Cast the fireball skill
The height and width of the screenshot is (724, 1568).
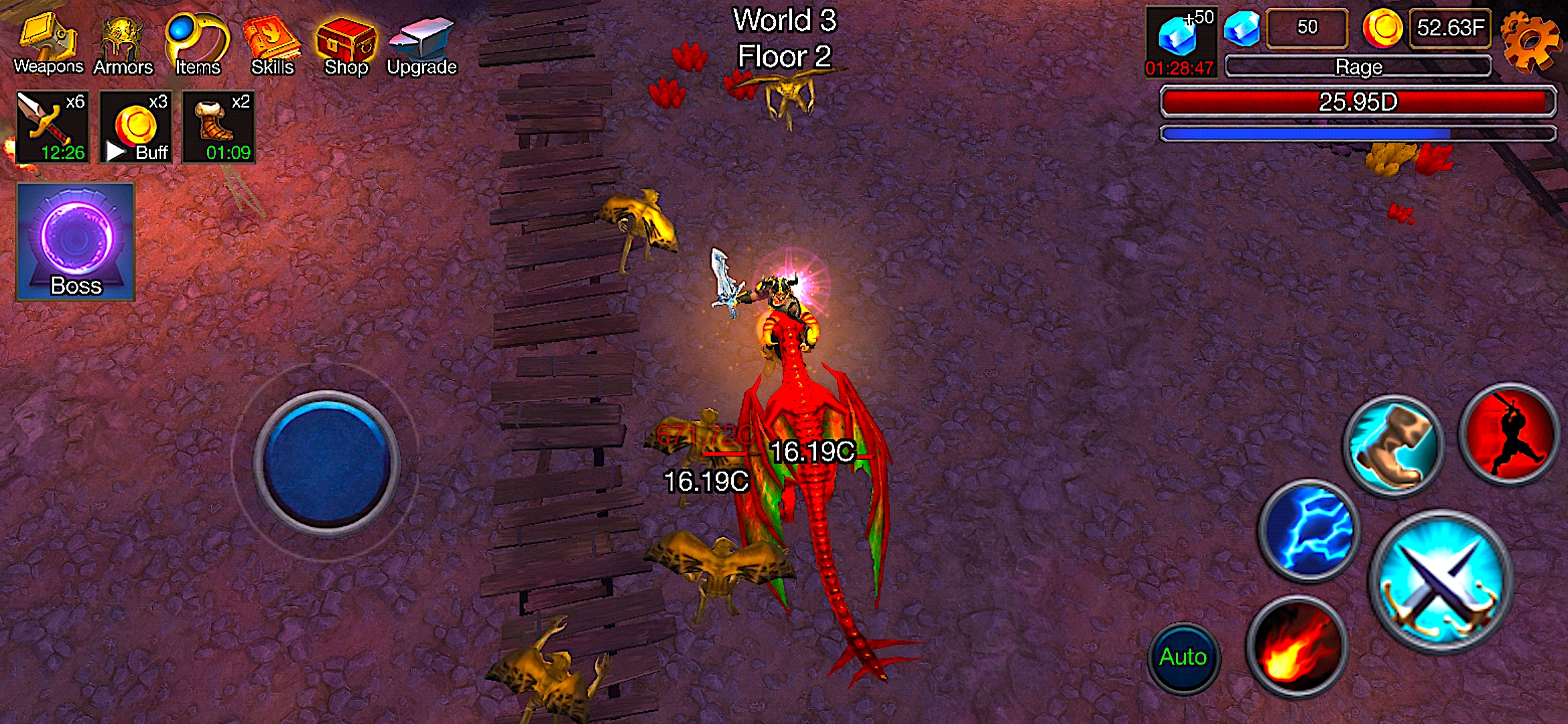pos(1297,646)
